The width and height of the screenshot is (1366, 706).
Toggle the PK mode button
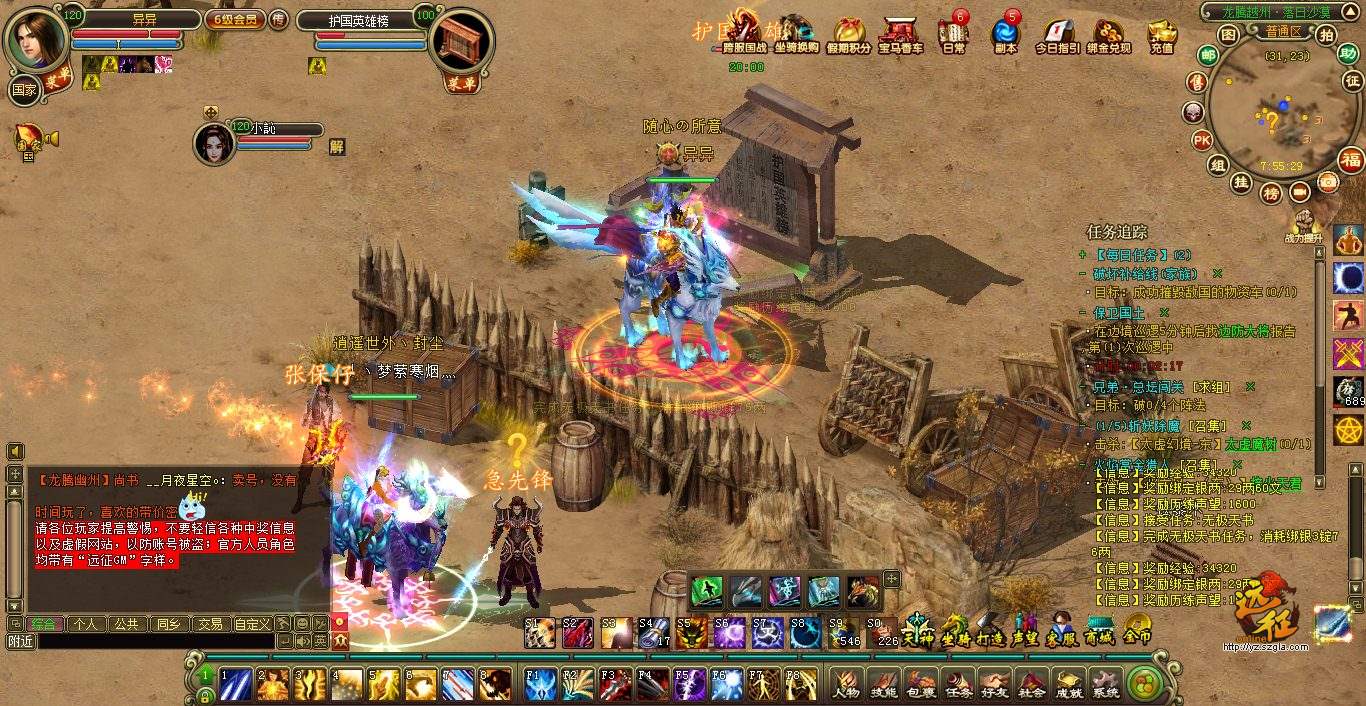[1202, 140]
